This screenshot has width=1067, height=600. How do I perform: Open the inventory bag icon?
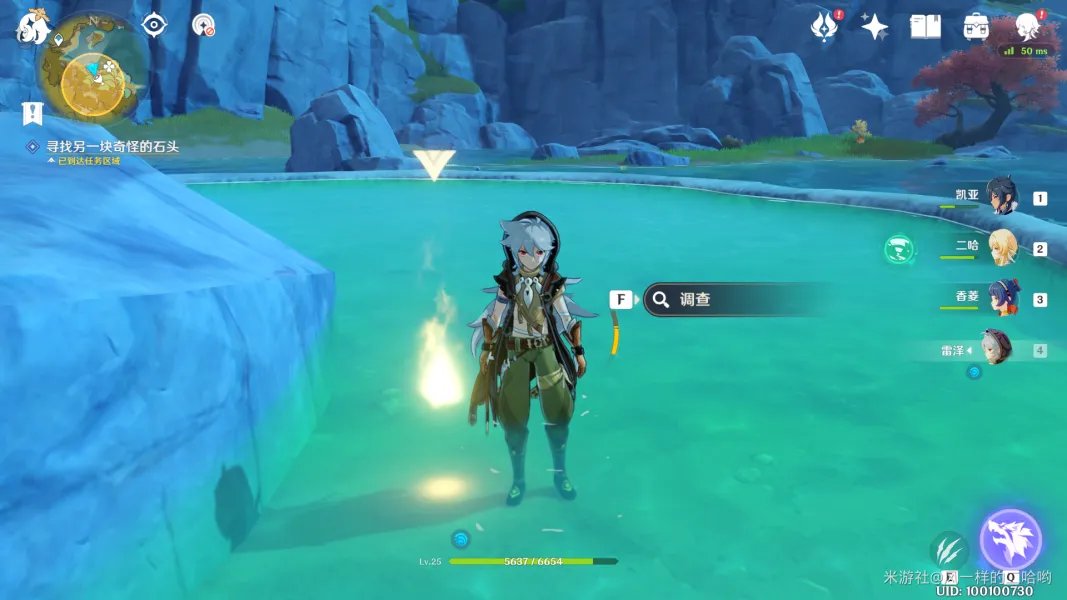[976, 27]
